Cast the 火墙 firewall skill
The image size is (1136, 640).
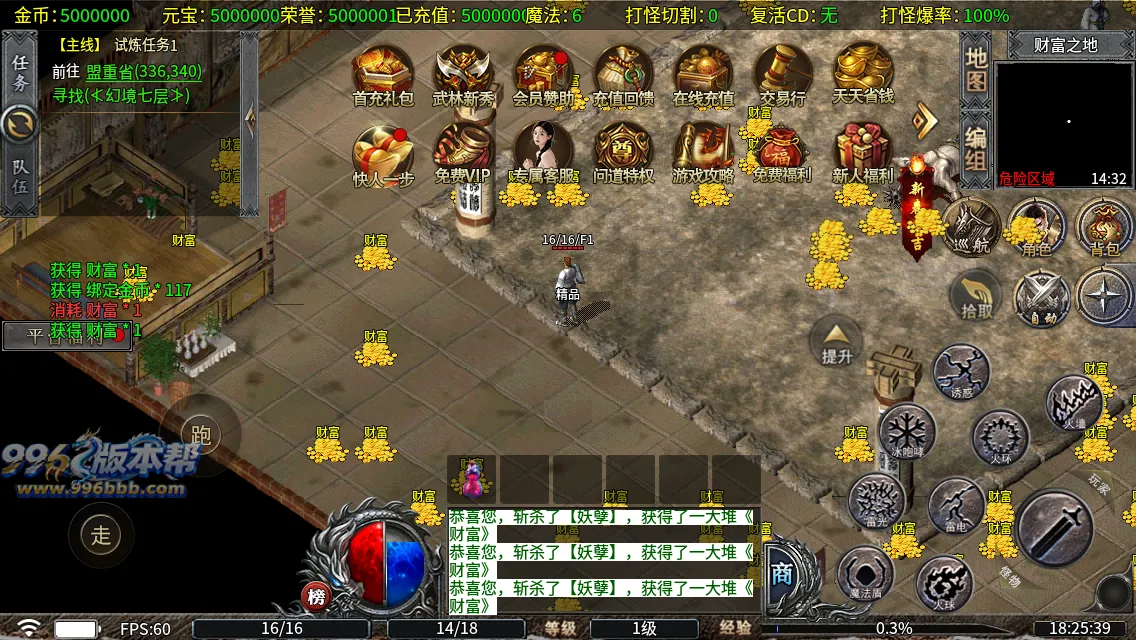click(x=1075, y=403)
